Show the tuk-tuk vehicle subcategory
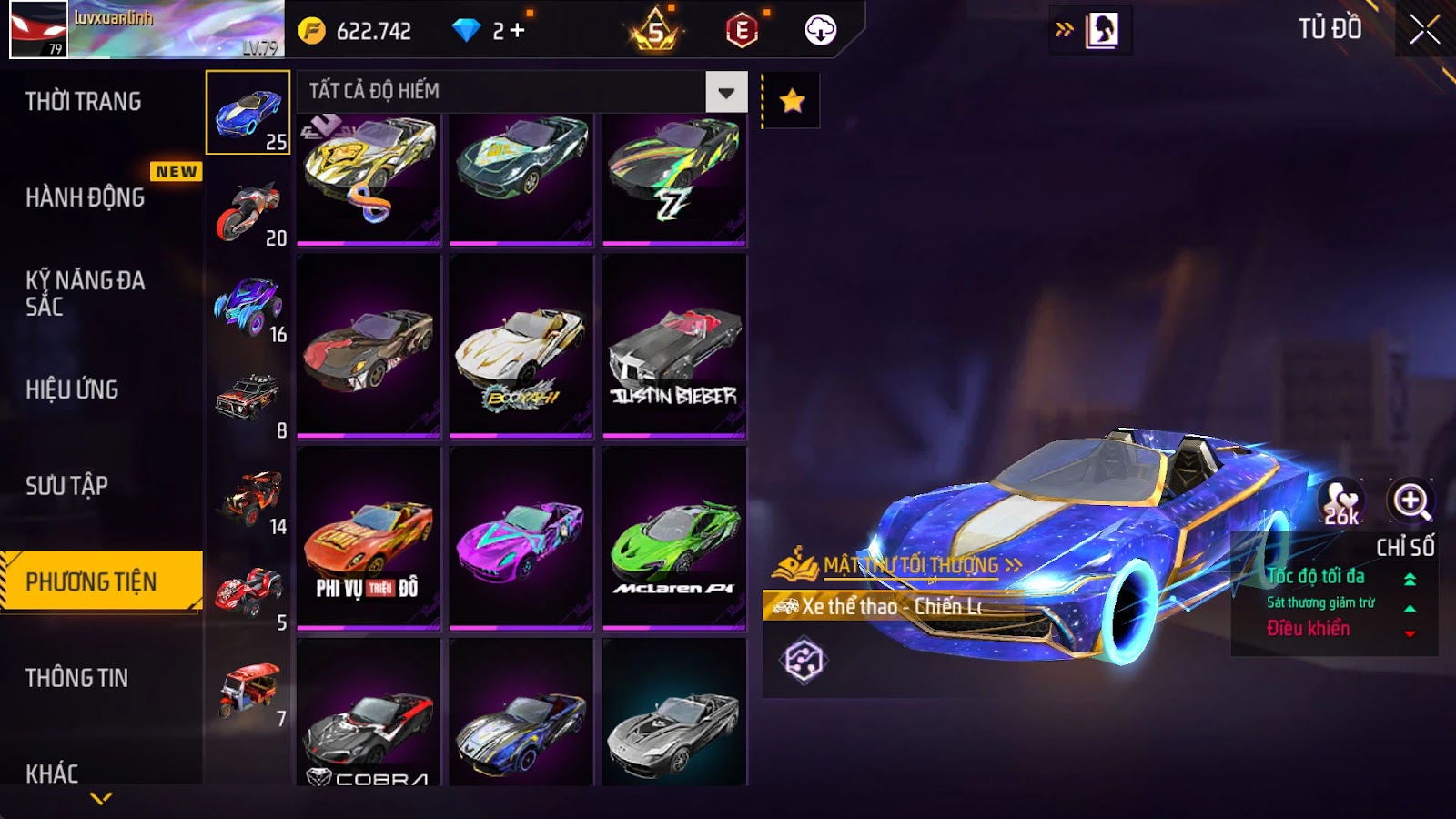This screenshot has height=819, width=1456. pos(248,692)
